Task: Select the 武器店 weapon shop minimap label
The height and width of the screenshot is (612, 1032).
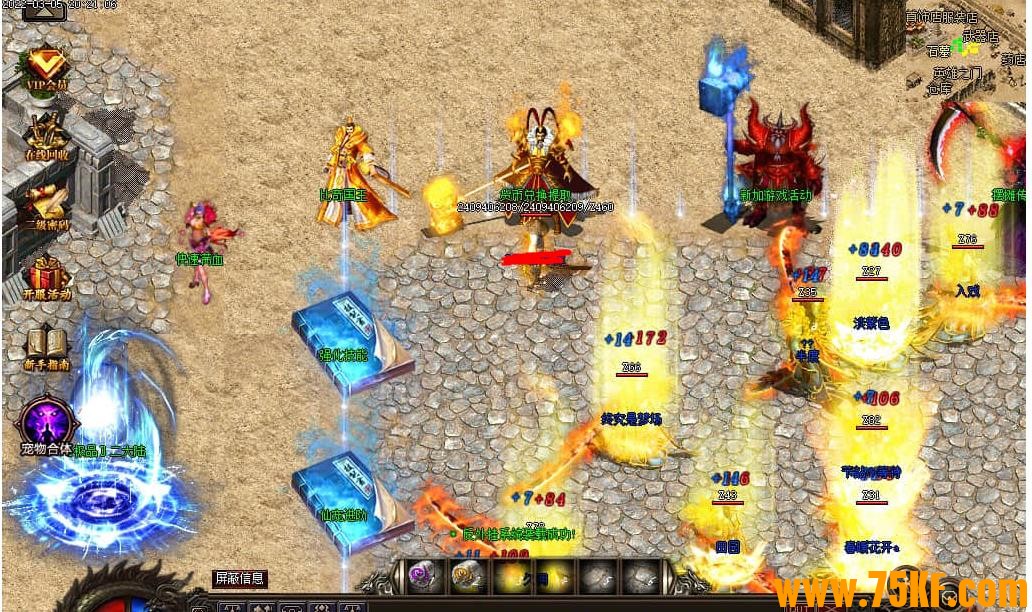Action: 979,36
